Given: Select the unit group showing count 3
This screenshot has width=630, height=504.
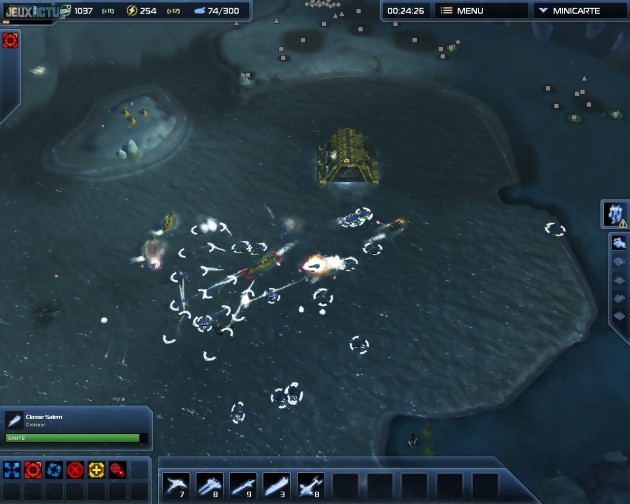Looking at the screenshot, I should pos(277,486).
